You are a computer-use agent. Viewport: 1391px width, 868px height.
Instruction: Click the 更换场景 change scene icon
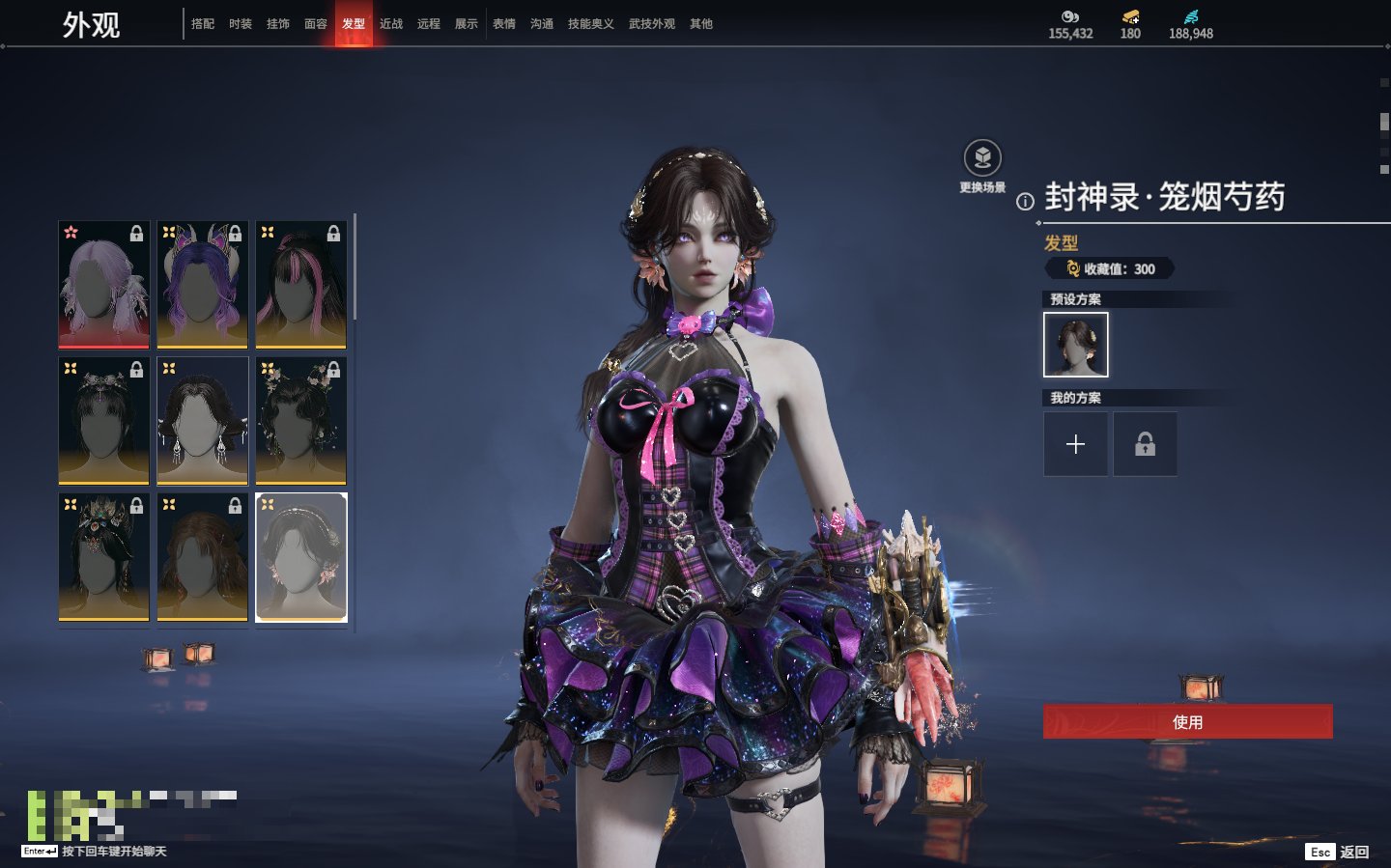(982, 158)
